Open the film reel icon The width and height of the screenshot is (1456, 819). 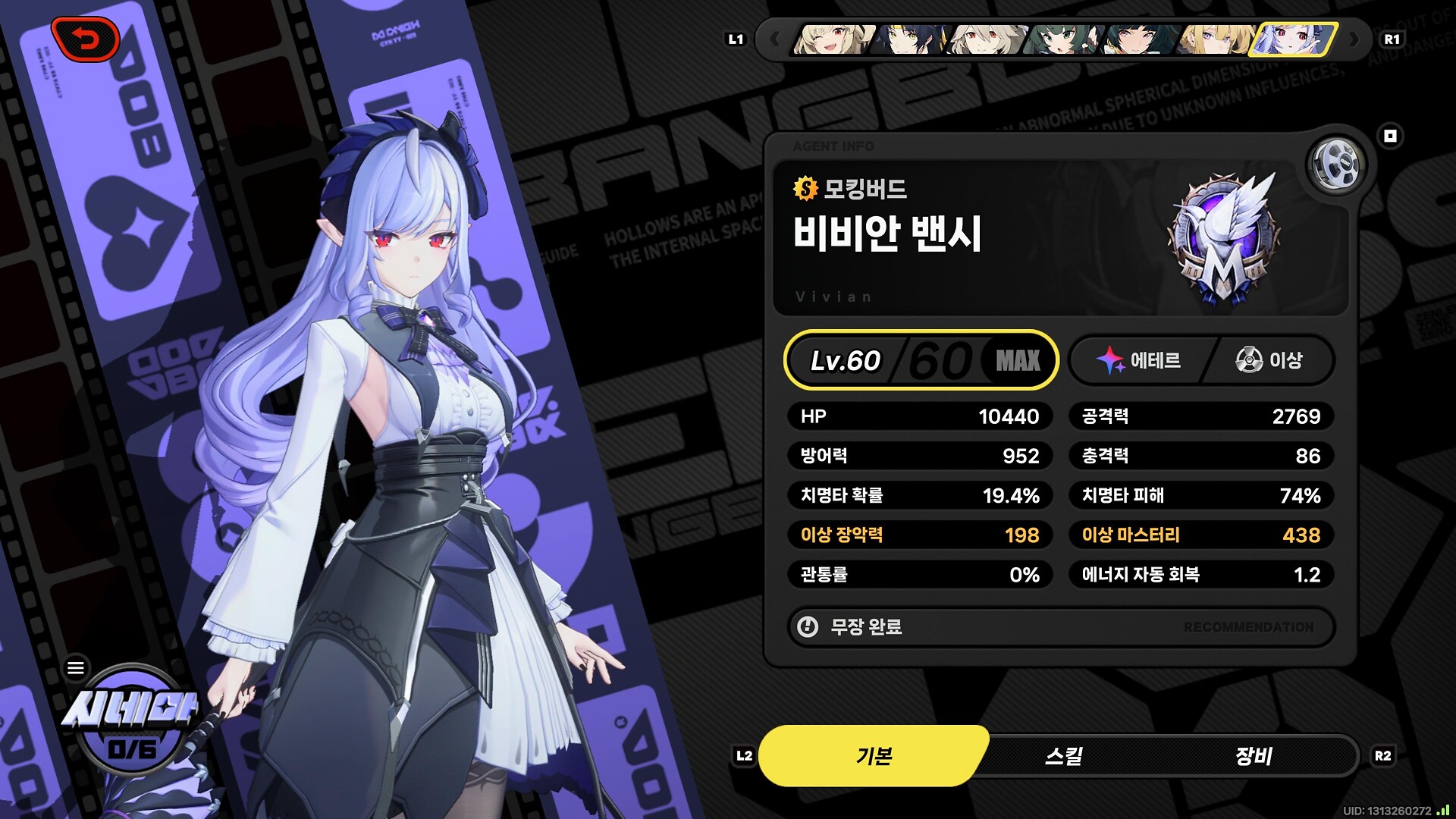1336,165
